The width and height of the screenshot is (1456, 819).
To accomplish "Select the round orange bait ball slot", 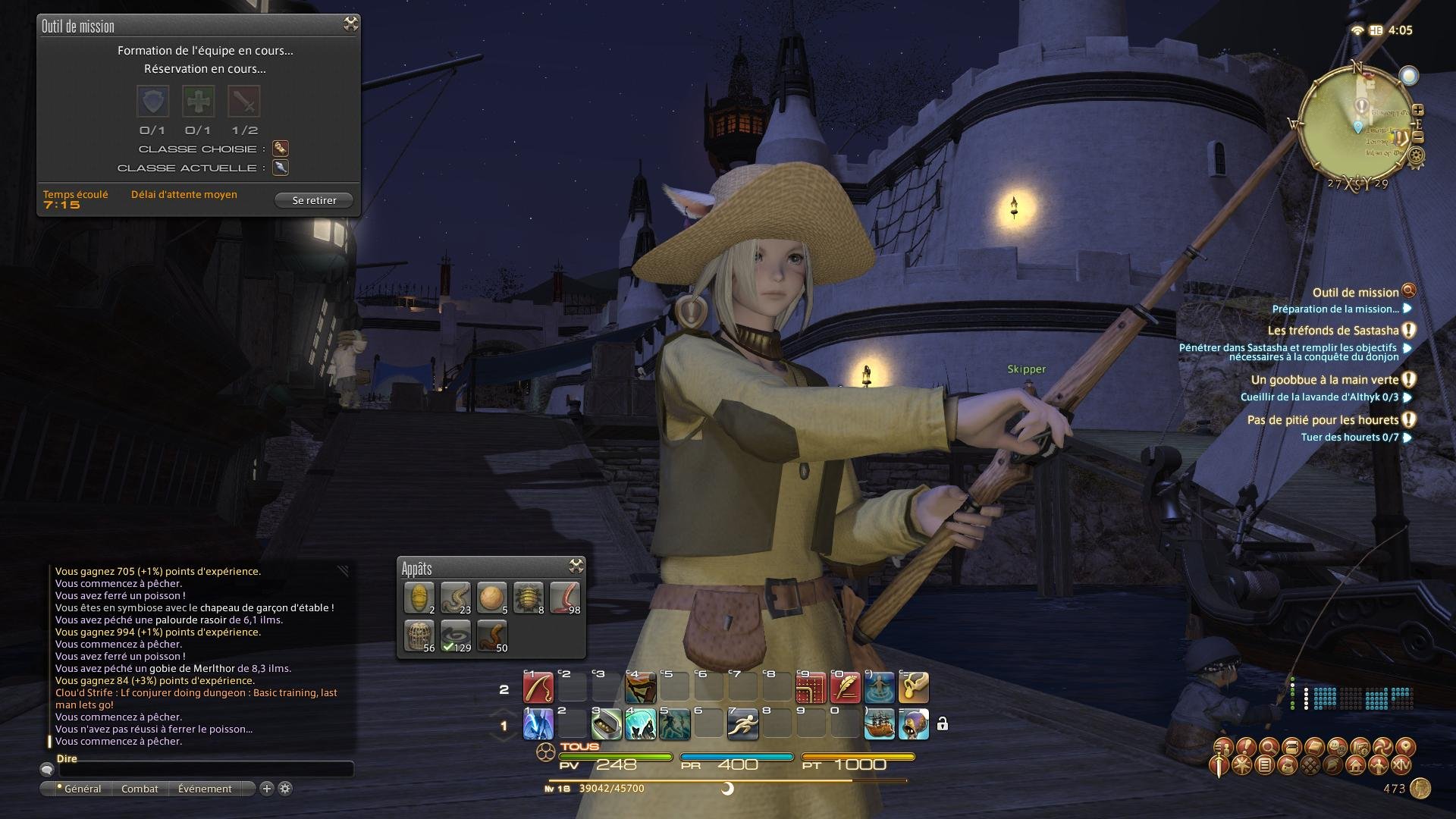I will (491, 598).
